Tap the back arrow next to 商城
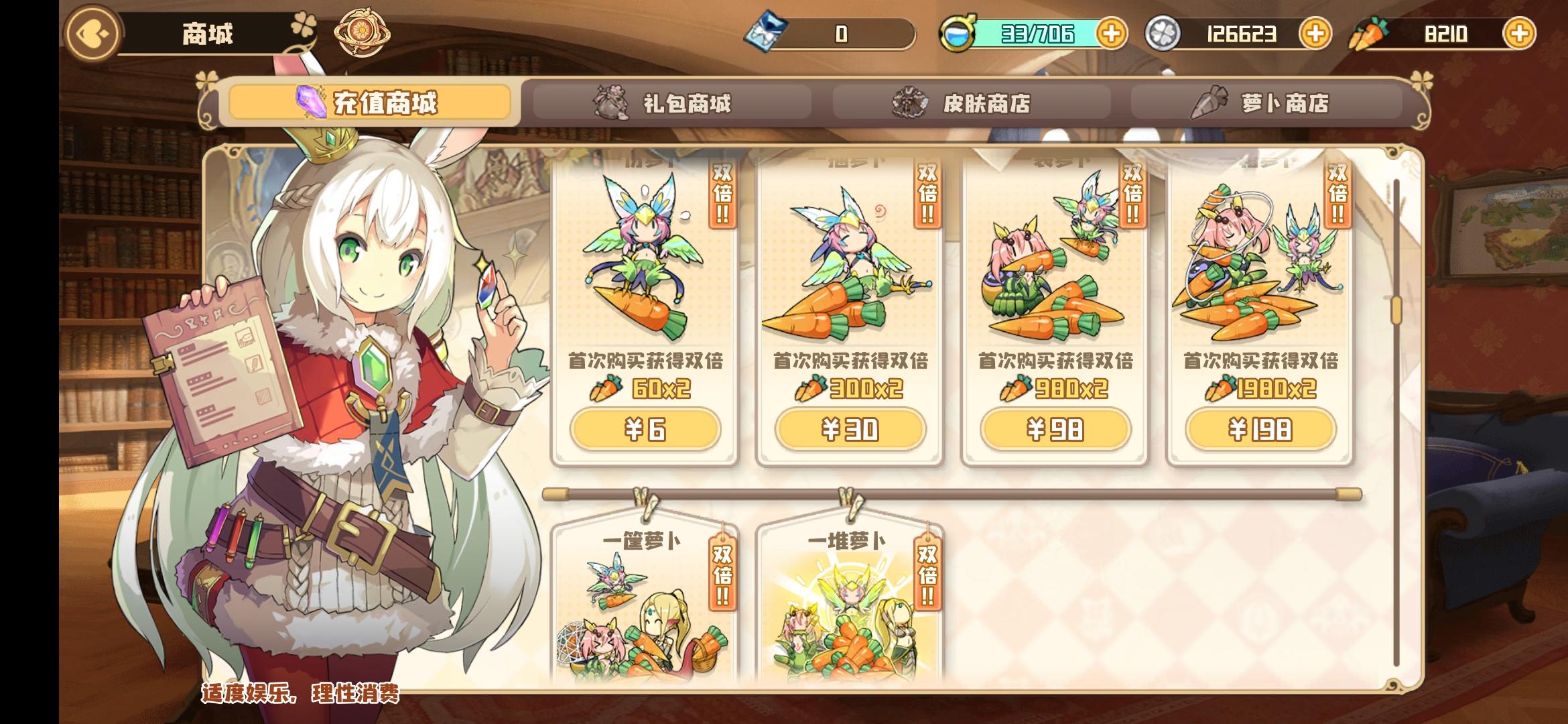 tap(93, 32)
